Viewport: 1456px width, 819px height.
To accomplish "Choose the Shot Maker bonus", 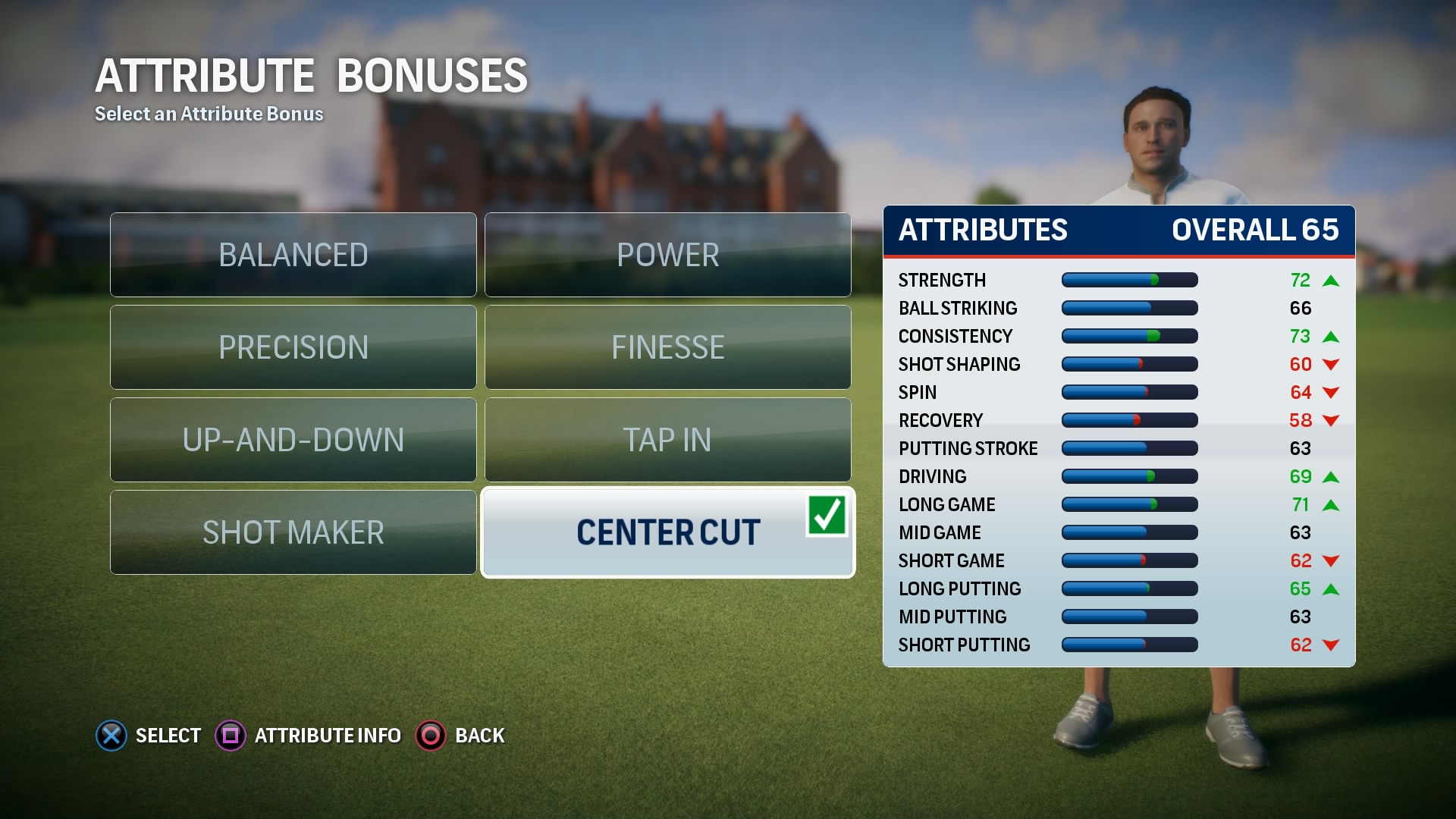I will (x=293, y=532).
